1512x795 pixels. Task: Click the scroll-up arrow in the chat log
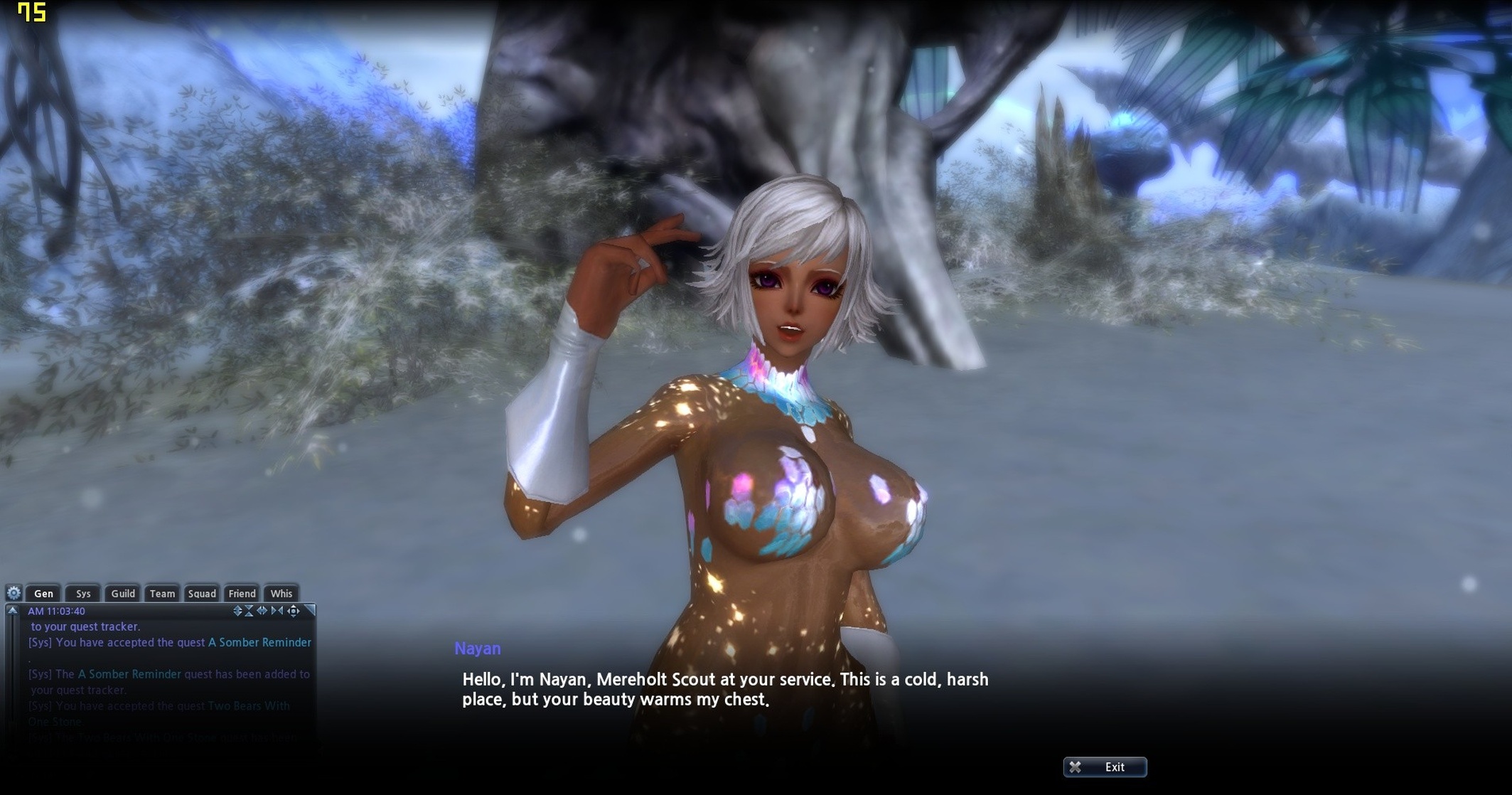(12, 612)
